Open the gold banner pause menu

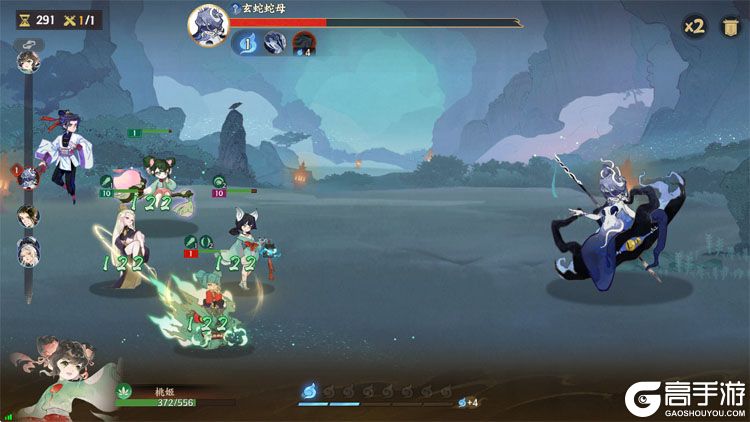coord(727,27)
